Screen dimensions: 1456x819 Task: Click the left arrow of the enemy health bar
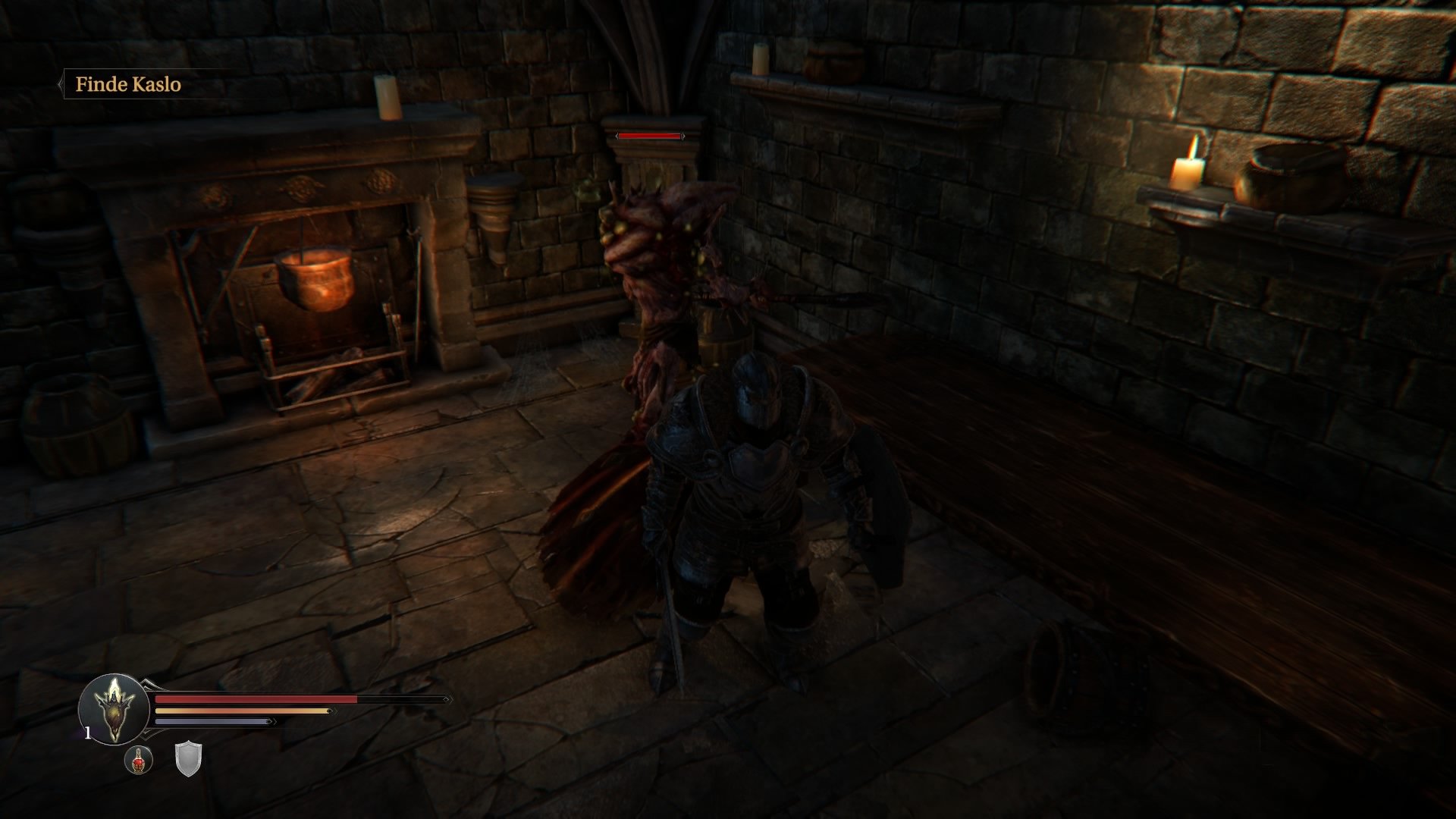click(617, 137)
